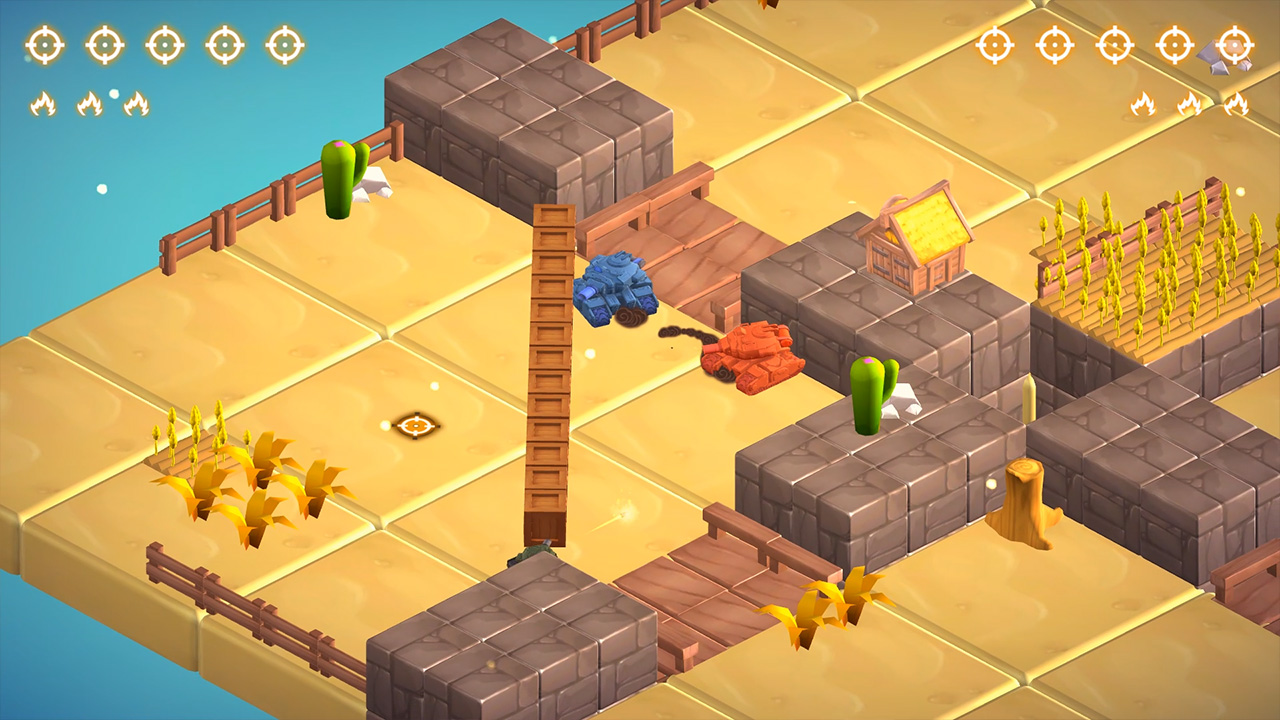
Task: Select the third flame icon top-left
Action: [x=136, y=103]
